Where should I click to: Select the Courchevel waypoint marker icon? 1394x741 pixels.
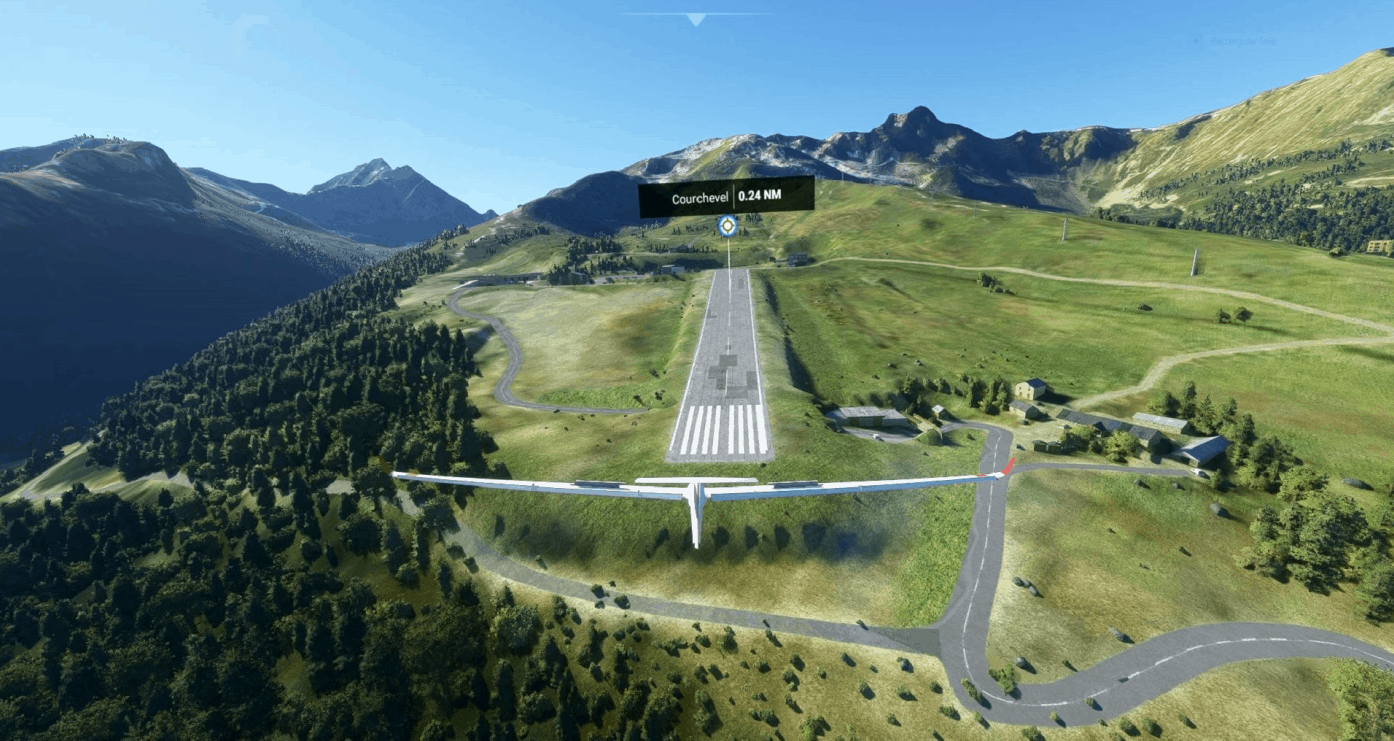click(x=728, y=227)
